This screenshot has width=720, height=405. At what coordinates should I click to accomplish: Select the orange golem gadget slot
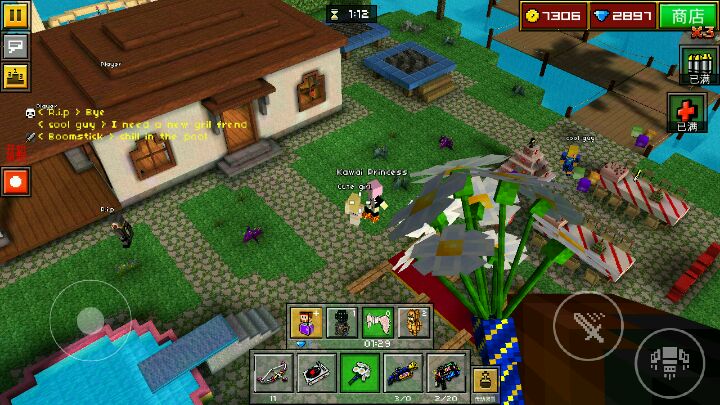click(x=413, y=323)
